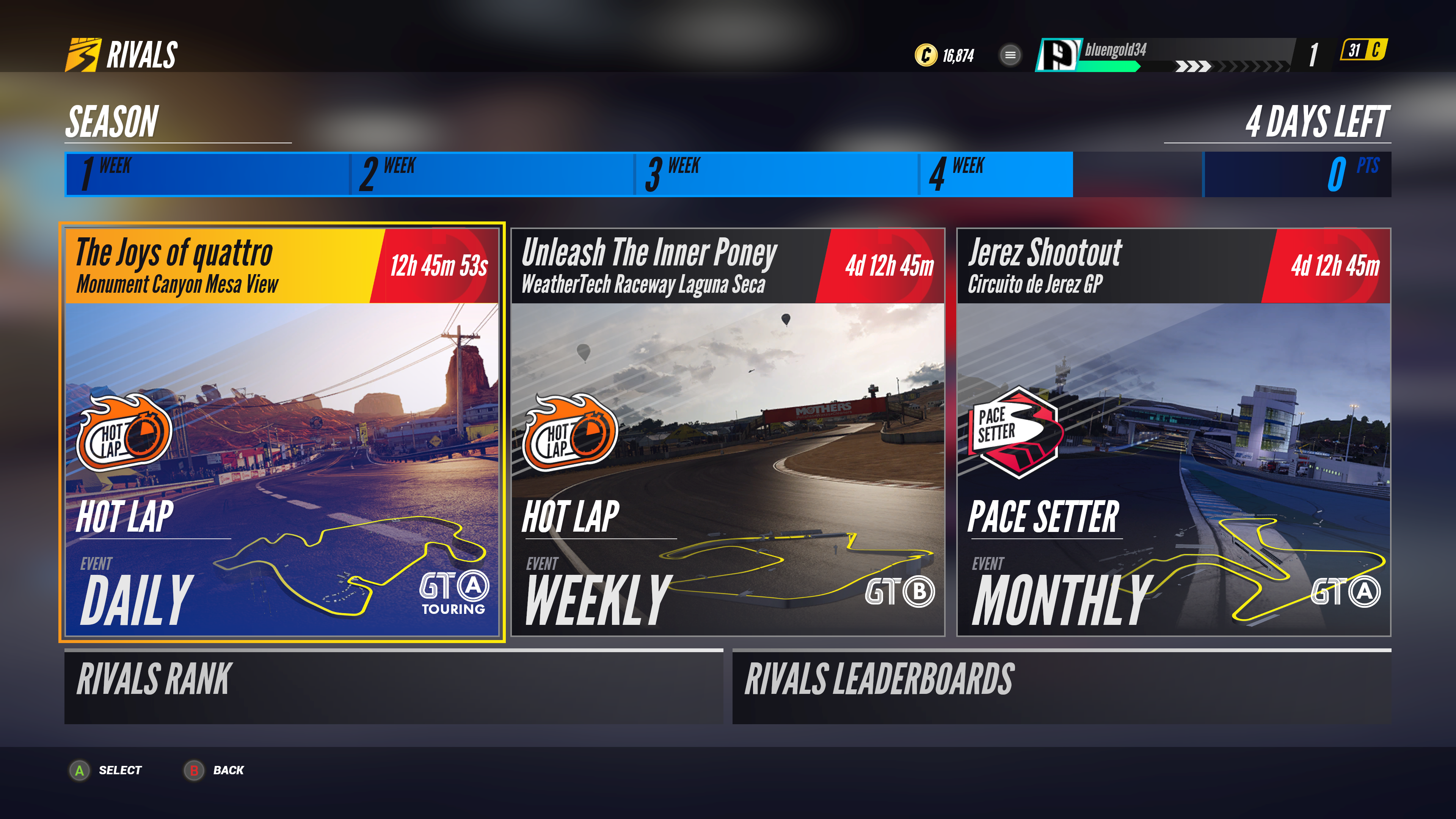View the Rivals Leaderboards
Image resolution: width=1456 pixels, height=819 pixels.
pos(1062,687)
